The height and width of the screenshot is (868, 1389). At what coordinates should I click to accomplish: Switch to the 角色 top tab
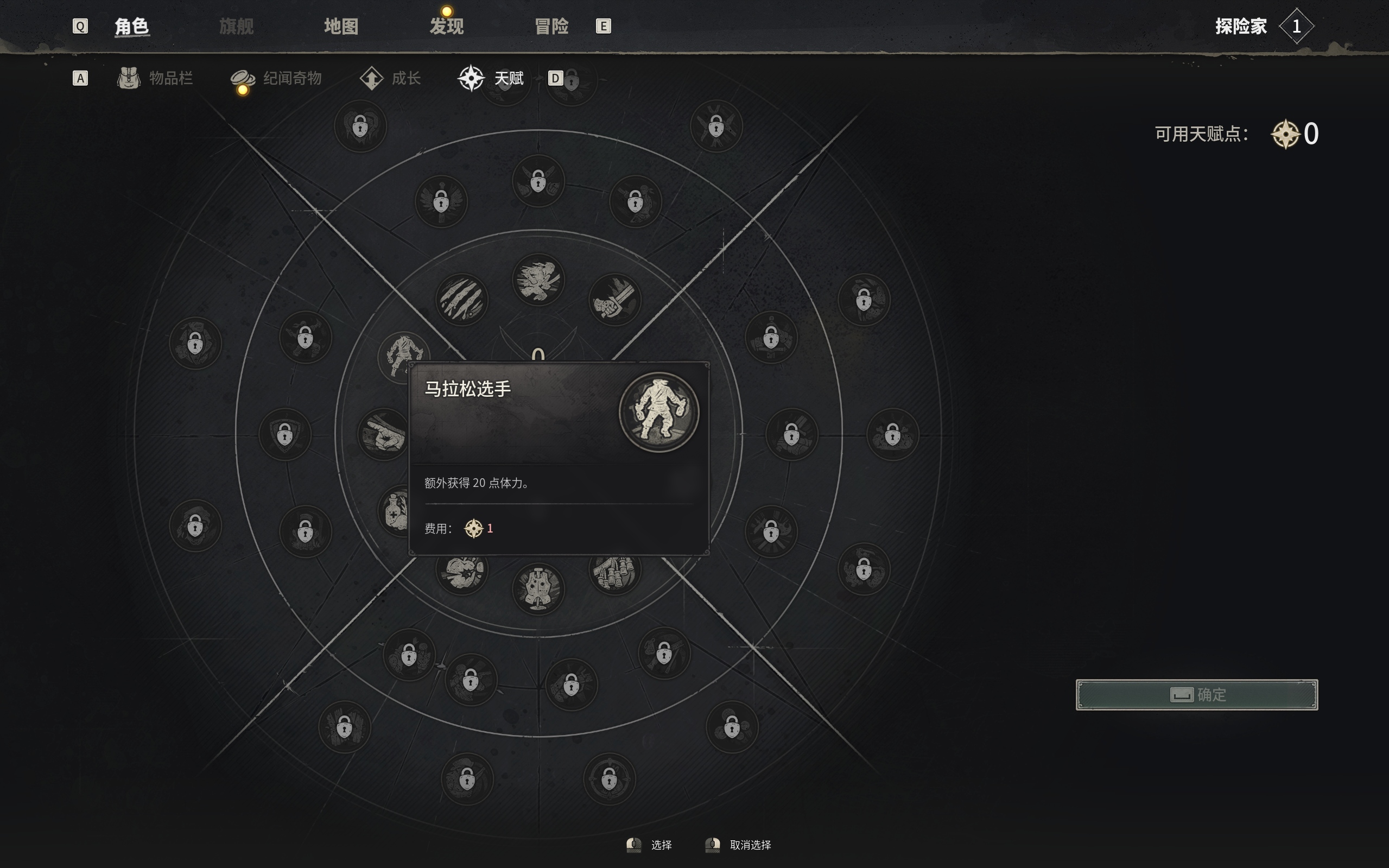(131, 27)
